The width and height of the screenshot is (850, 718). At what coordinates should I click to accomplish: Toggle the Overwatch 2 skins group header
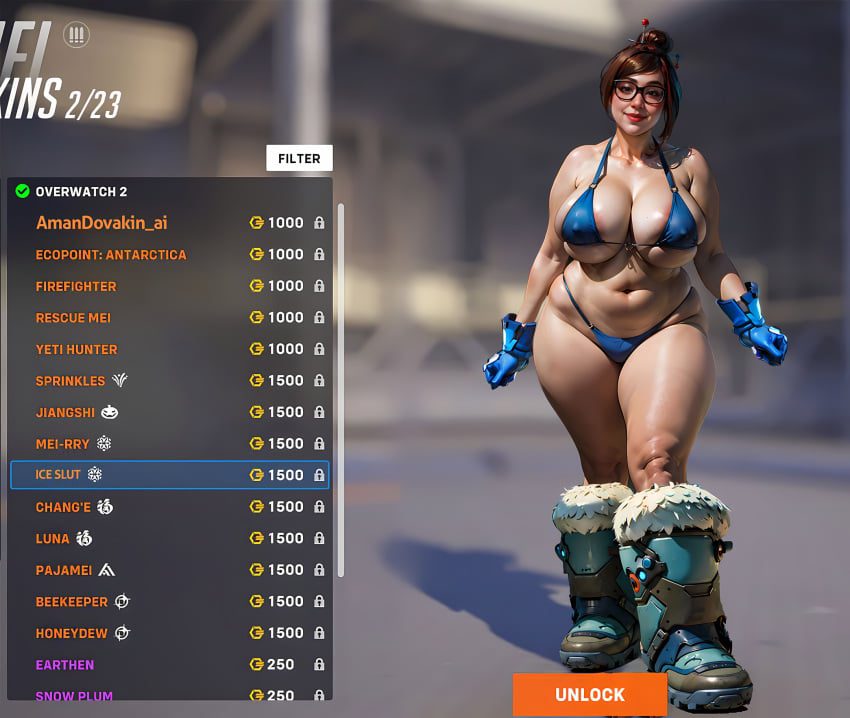(81, 191)
